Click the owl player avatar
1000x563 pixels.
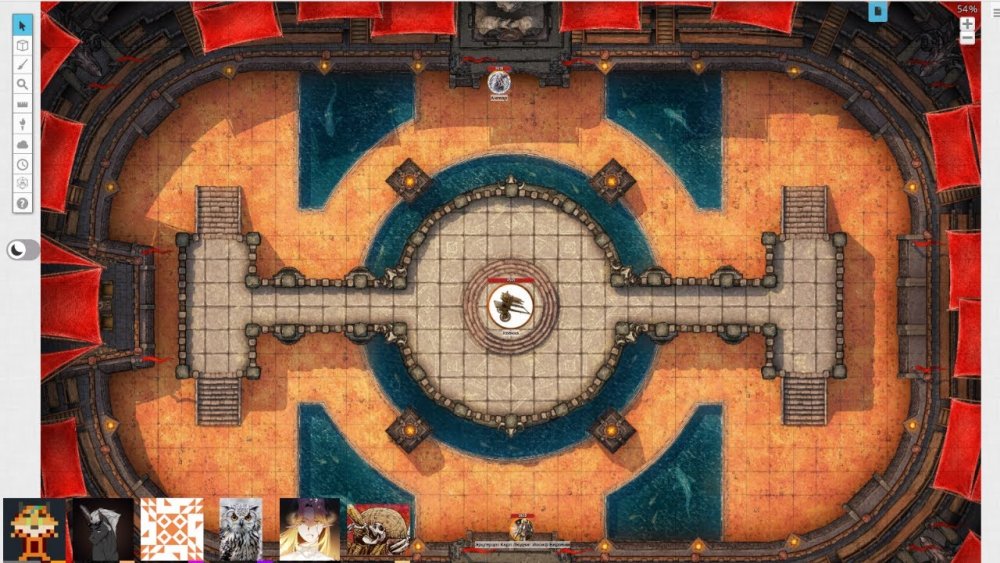pyautogui.click(x=241, y=529)
